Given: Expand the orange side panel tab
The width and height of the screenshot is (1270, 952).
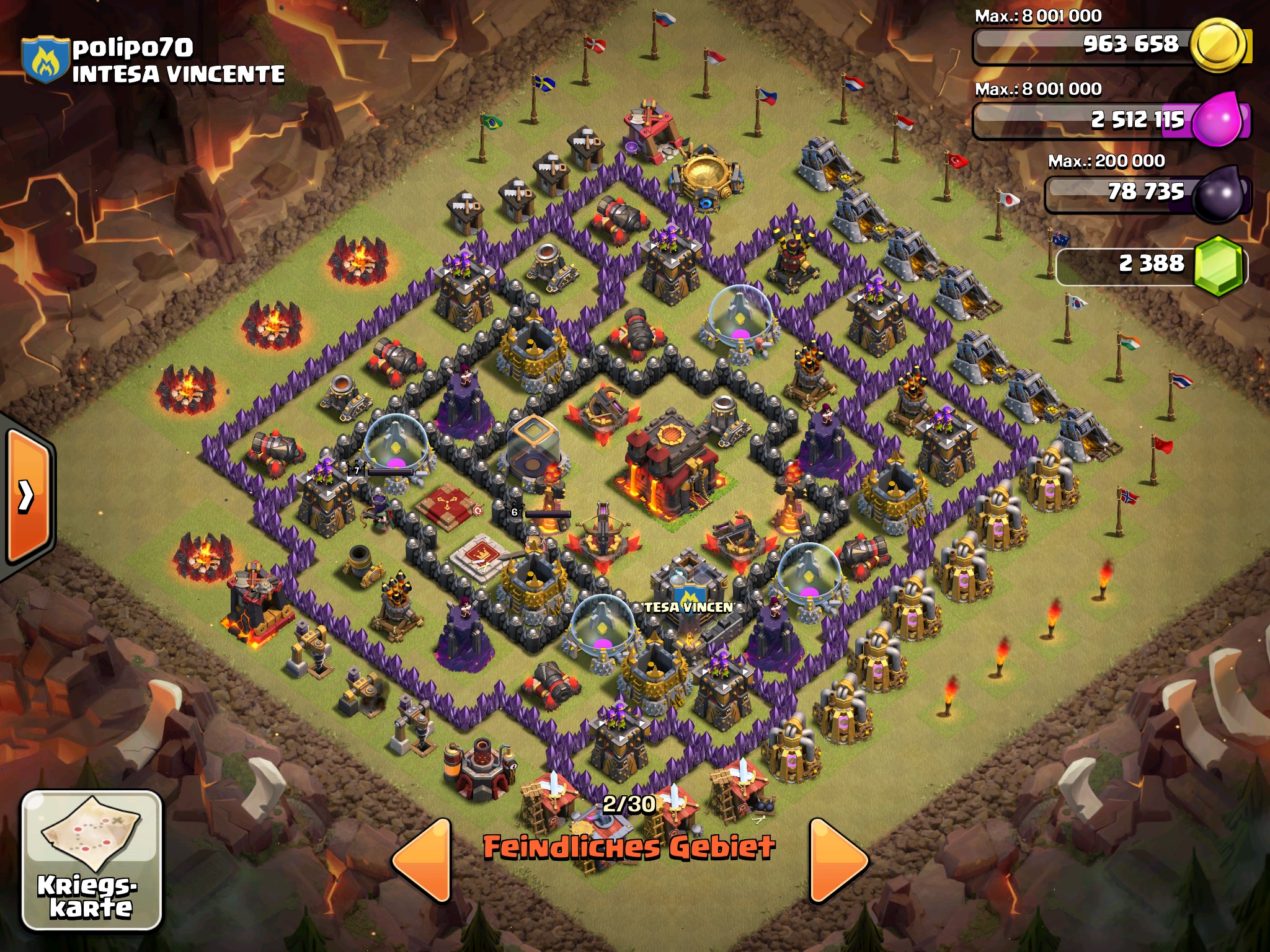Looking at the screenshot, I should [27, 496].
